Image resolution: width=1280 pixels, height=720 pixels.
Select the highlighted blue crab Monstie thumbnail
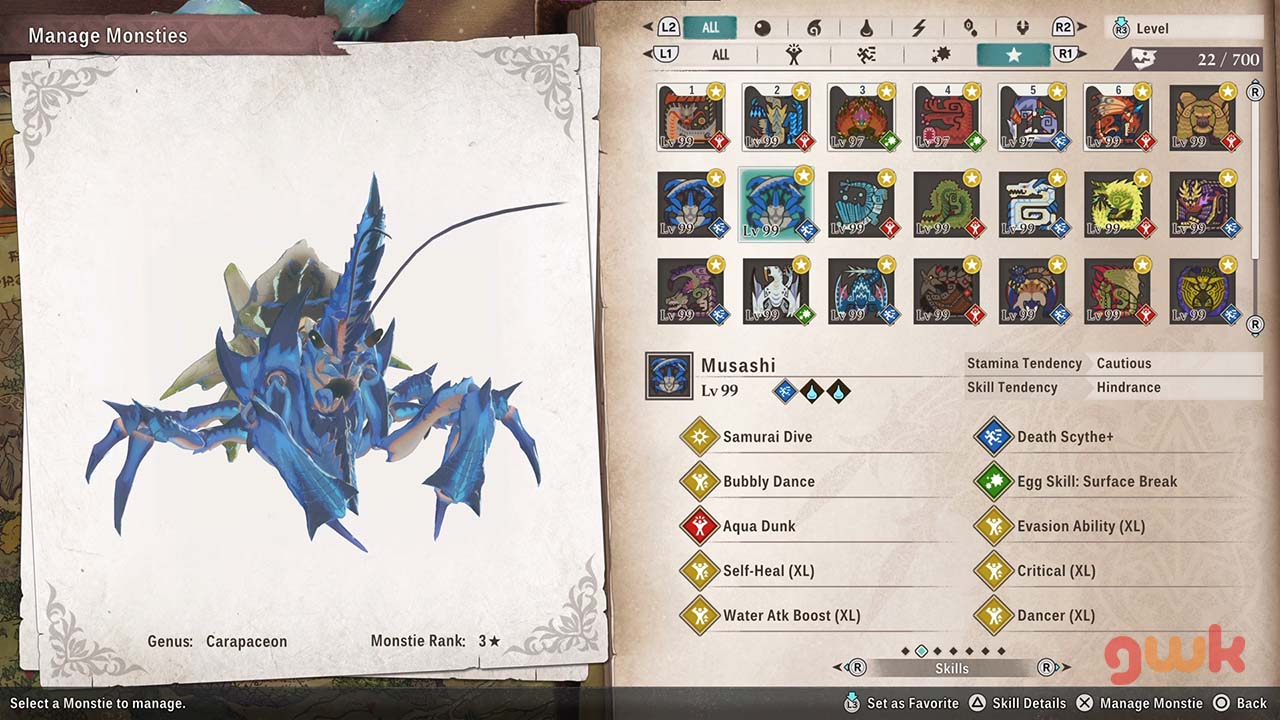(x=776, y=204)
